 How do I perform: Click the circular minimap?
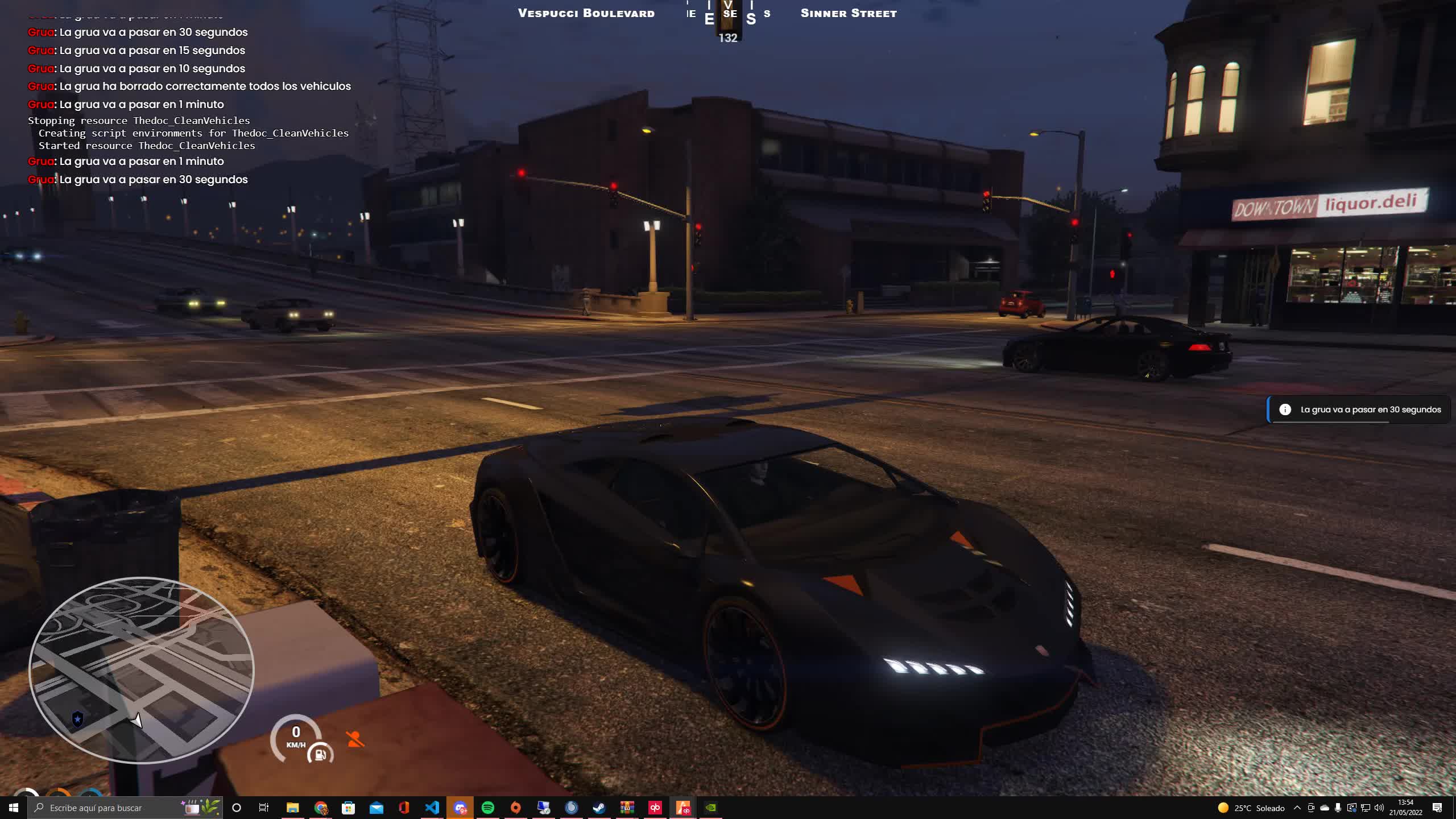click(x=141, y=669)
